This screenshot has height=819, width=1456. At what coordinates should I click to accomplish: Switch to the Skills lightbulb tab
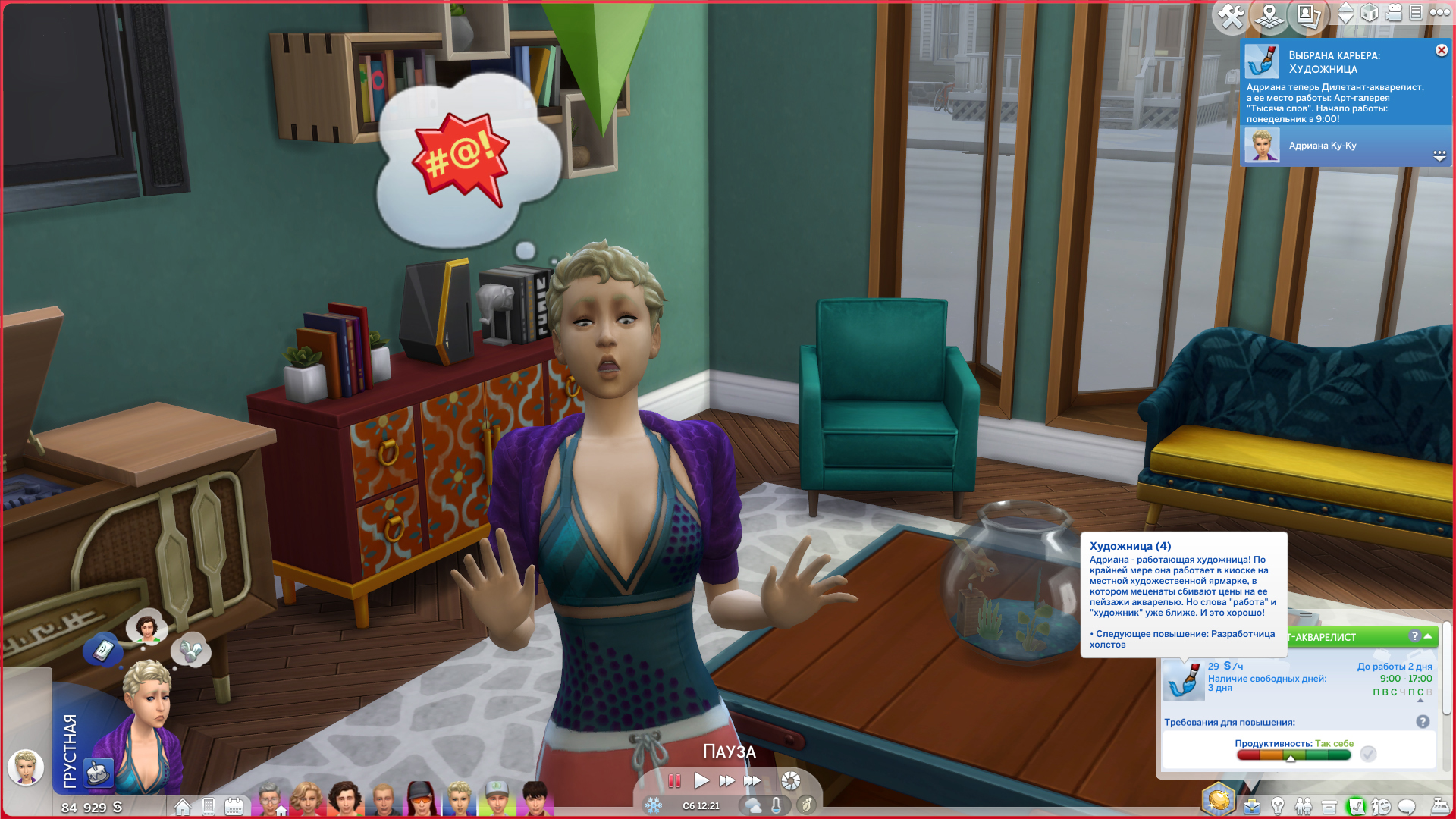tap(1278, 806)
